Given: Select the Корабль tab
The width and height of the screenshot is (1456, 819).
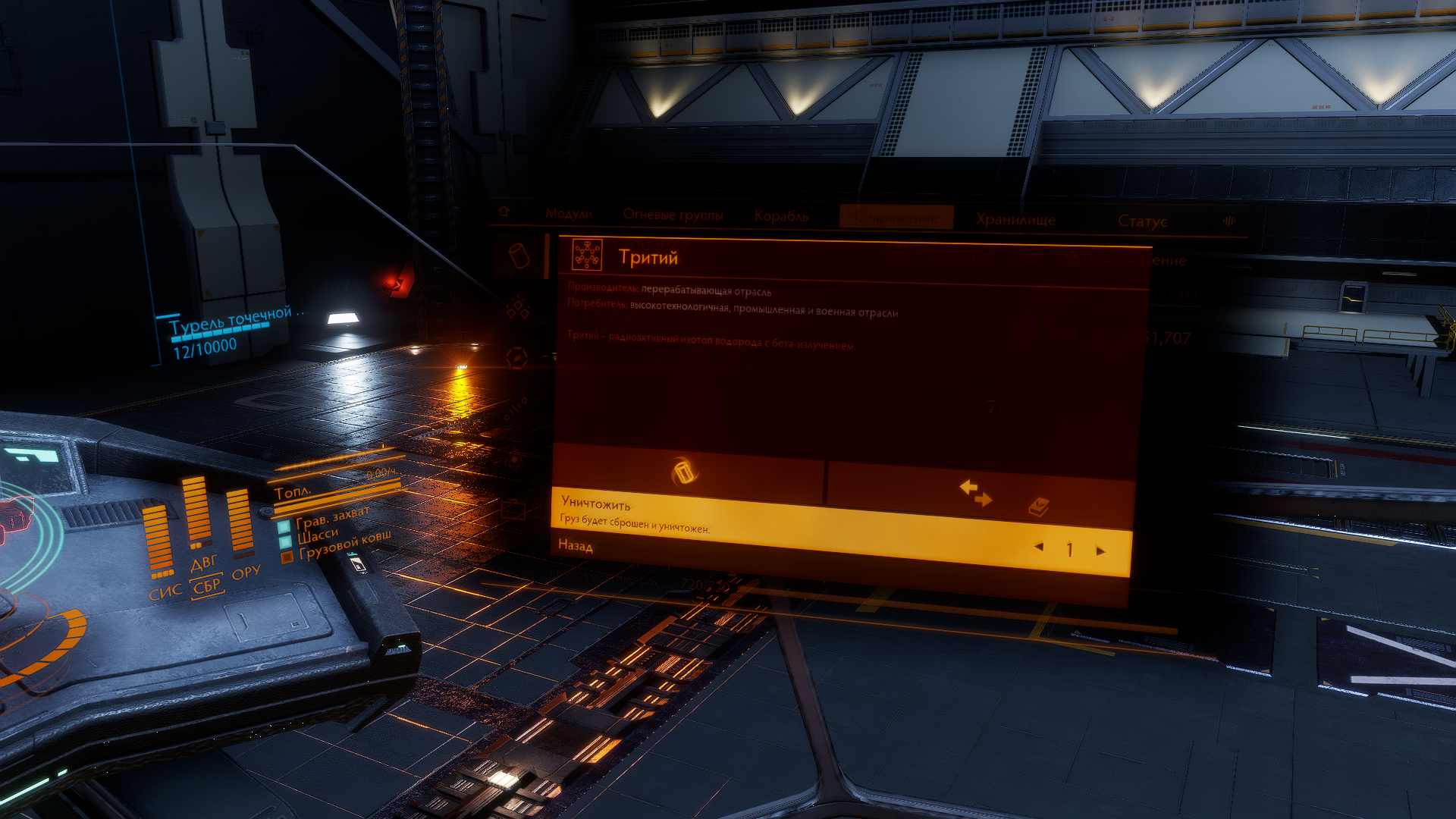Looking at the screenshot, I should [781, 216].
